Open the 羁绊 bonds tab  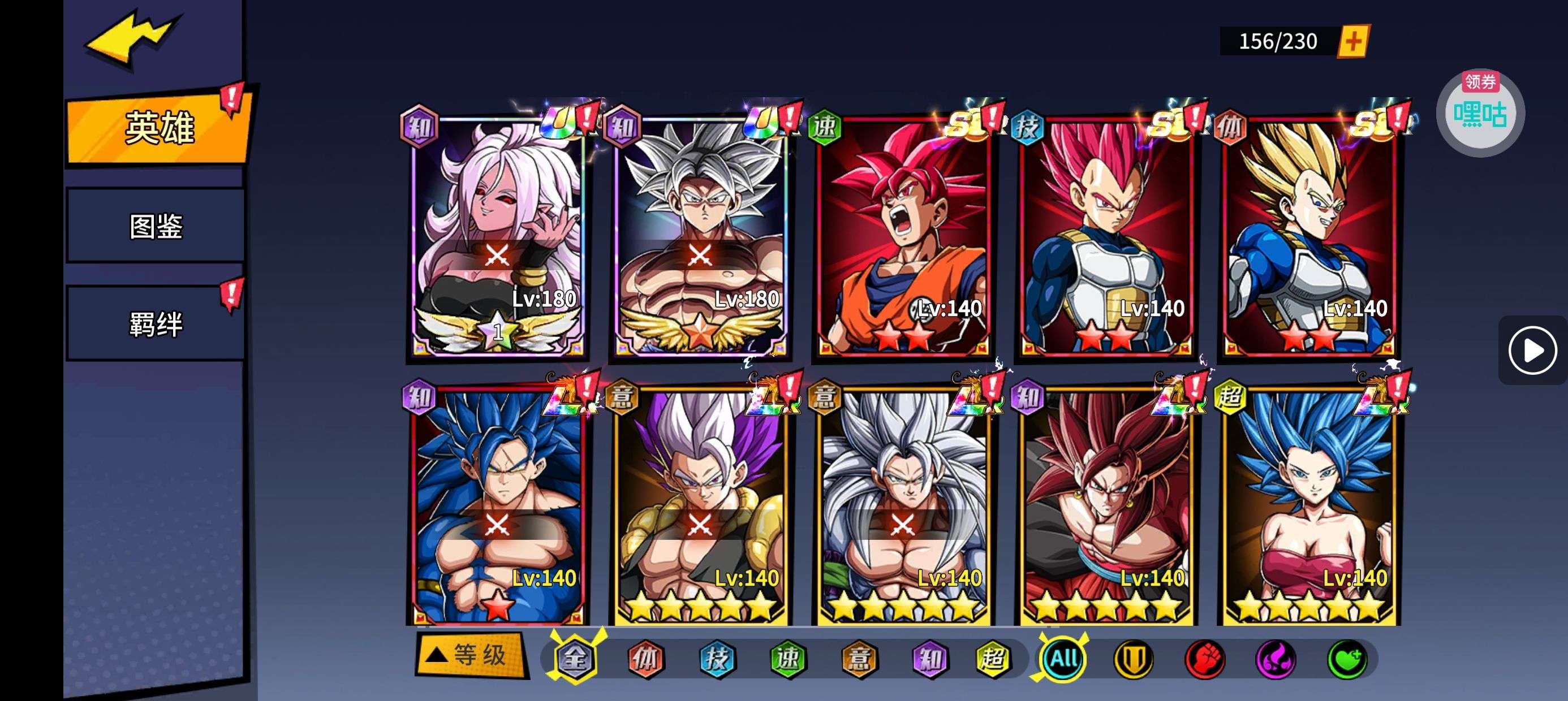156,324
